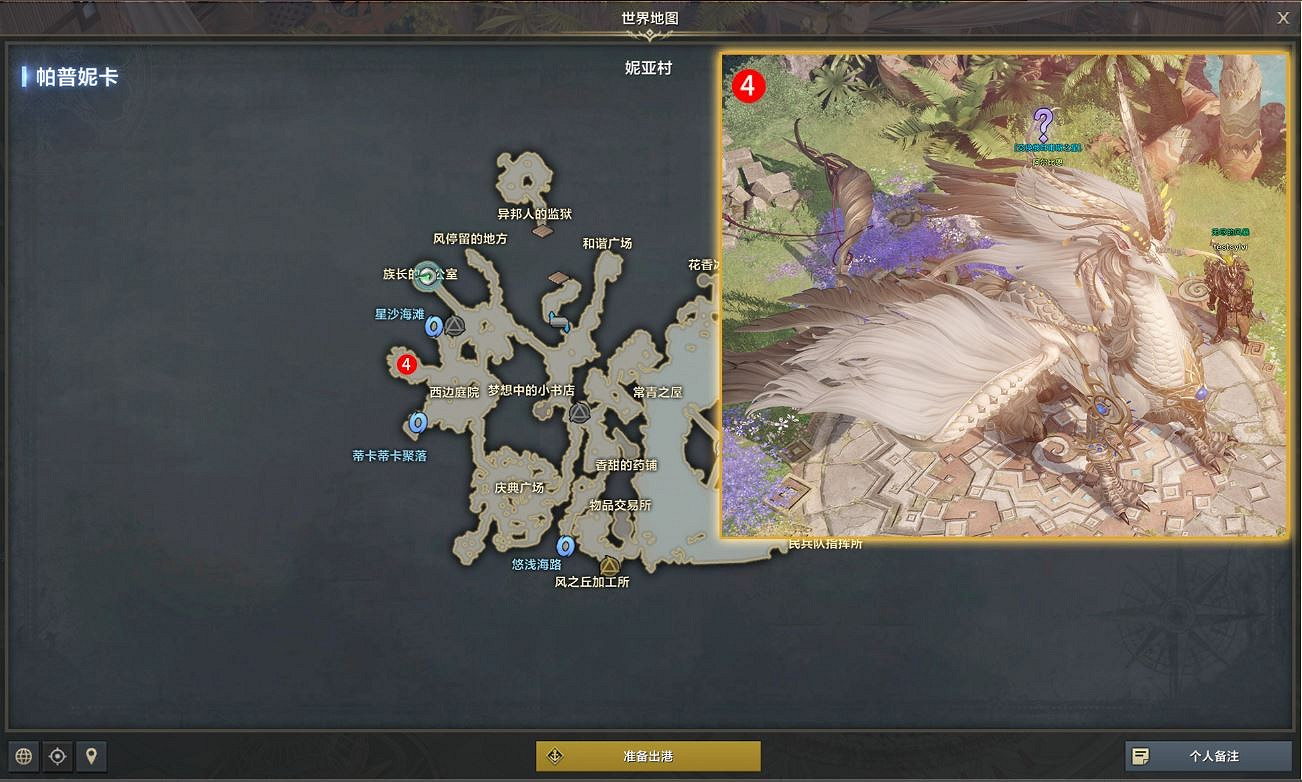Click the triangle icon near 梦想中的小书店
This screenshot has width=1302, height=782.
tap(580, 410)
